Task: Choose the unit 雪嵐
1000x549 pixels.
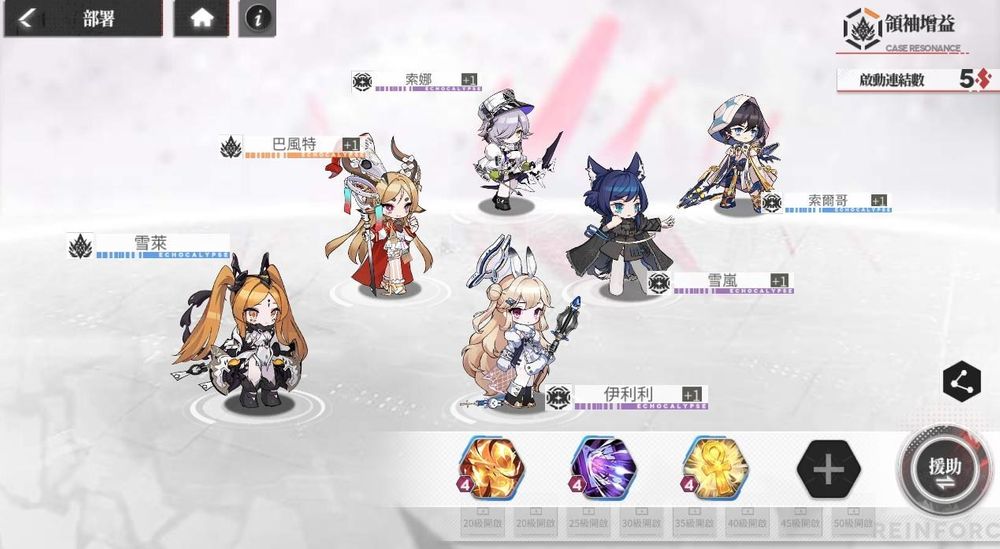Action: click(615, 230)
